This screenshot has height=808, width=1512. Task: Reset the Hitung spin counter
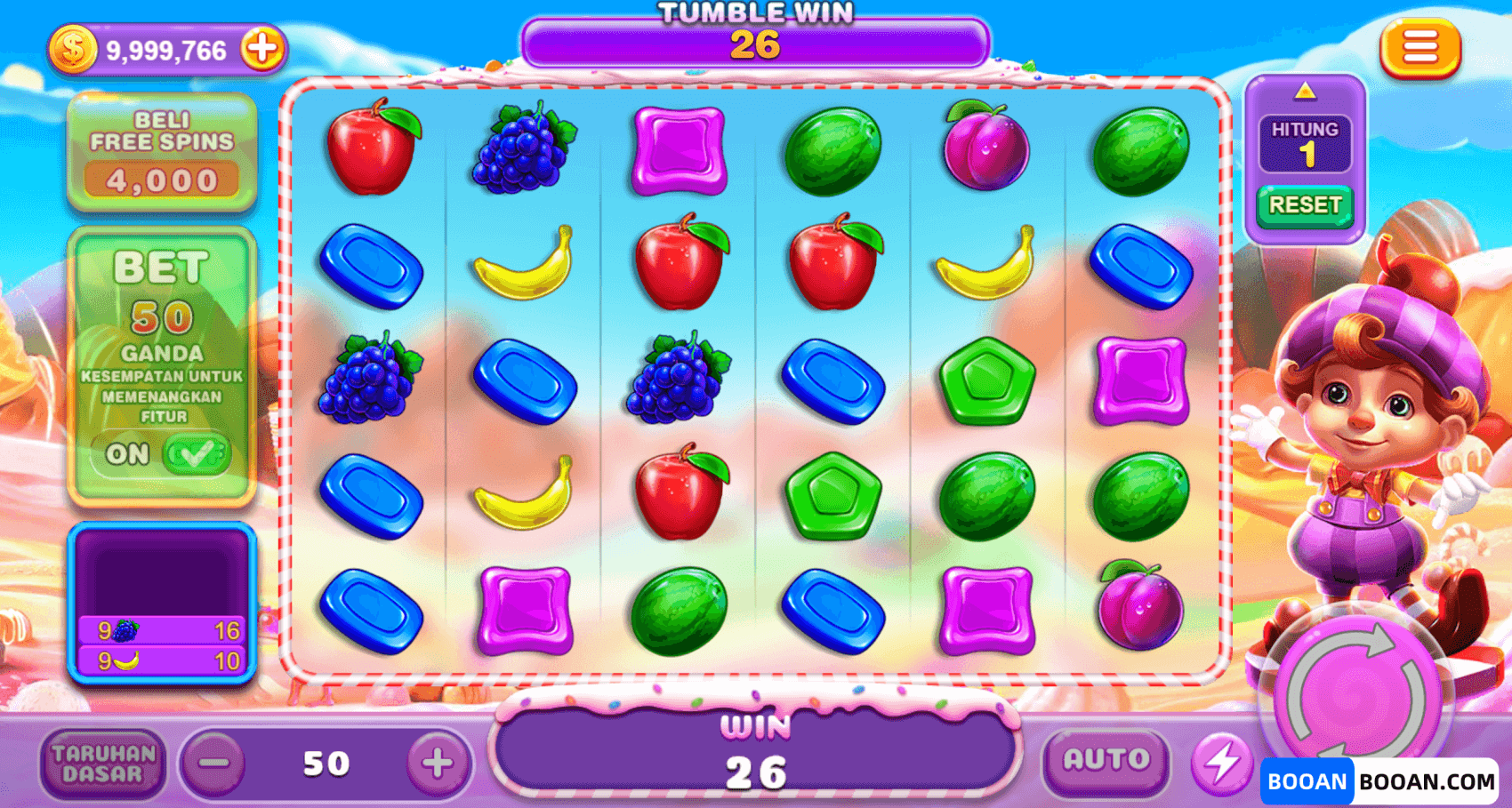(x=1305, y=205)
